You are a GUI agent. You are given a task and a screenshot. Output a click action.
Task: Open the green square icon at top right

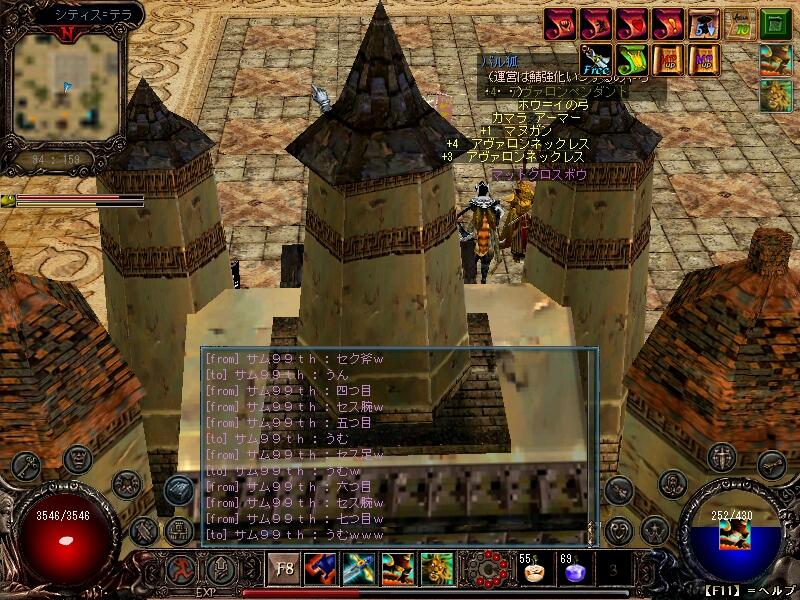pyautogui.click(x=774, y=23)
